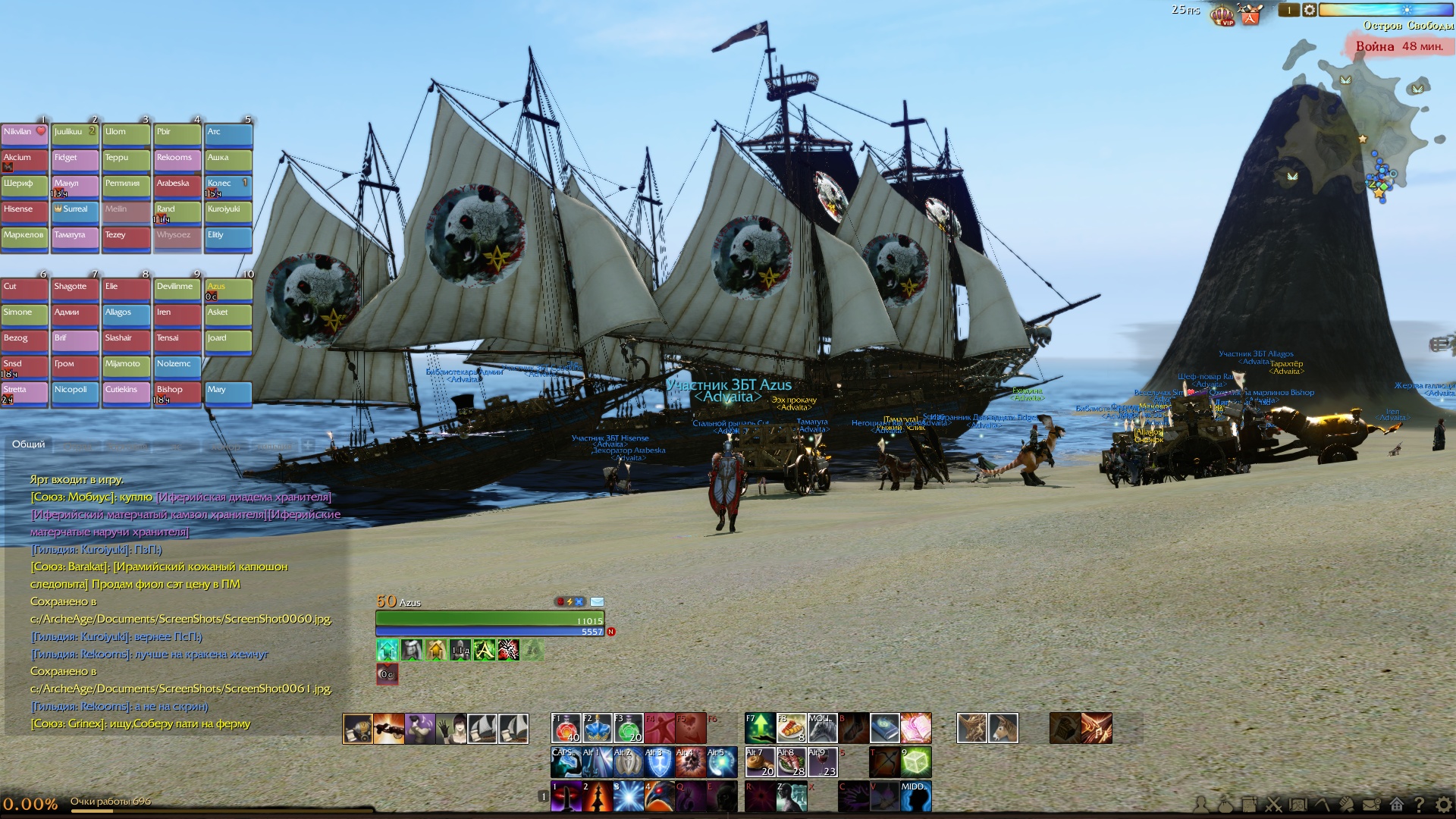Switch to the Общий chat tab

pos(29,444)
